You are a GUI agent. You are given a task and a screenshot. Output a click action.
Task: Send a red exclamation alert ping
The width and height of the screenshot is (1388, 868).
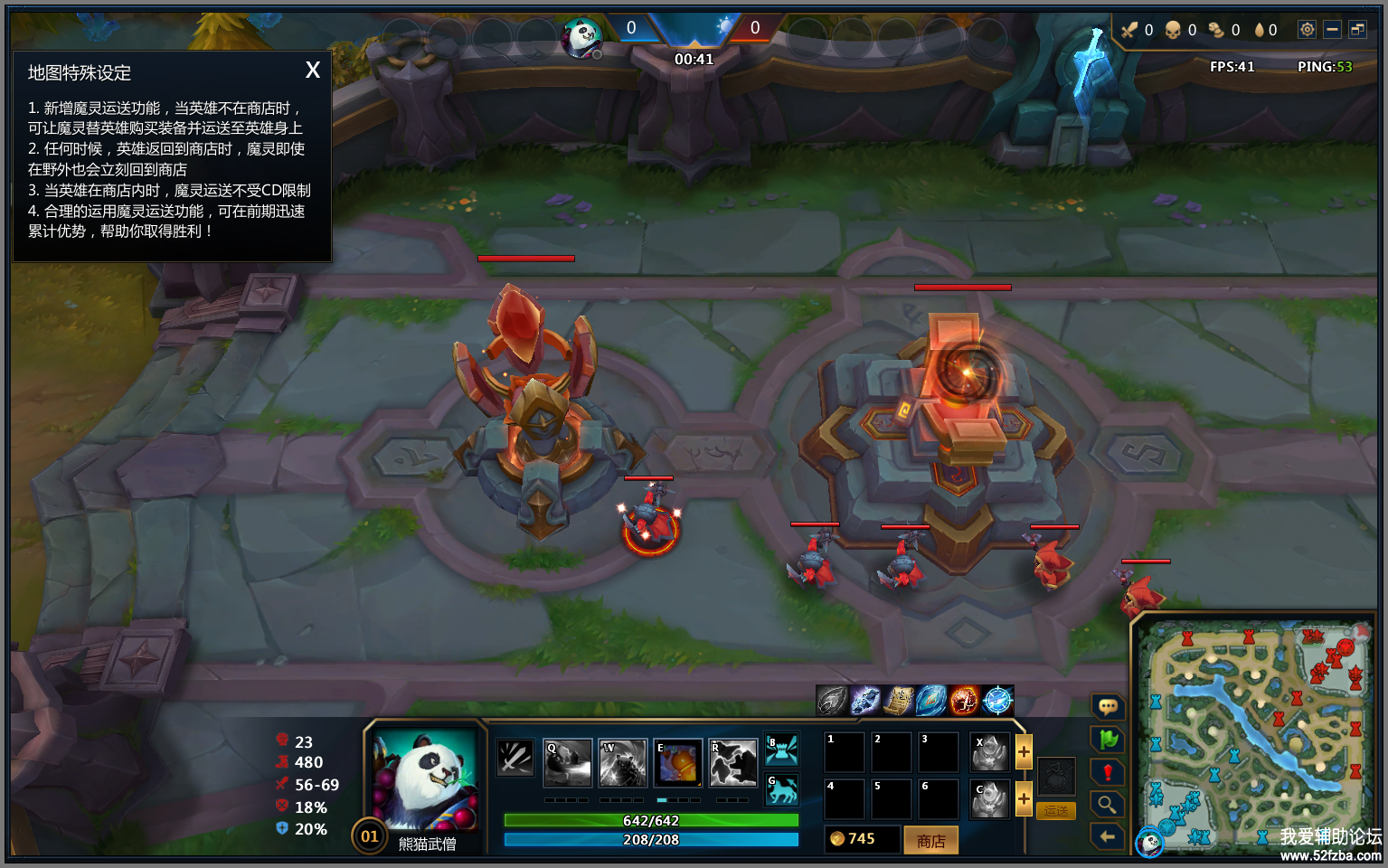coord(1108,772)
